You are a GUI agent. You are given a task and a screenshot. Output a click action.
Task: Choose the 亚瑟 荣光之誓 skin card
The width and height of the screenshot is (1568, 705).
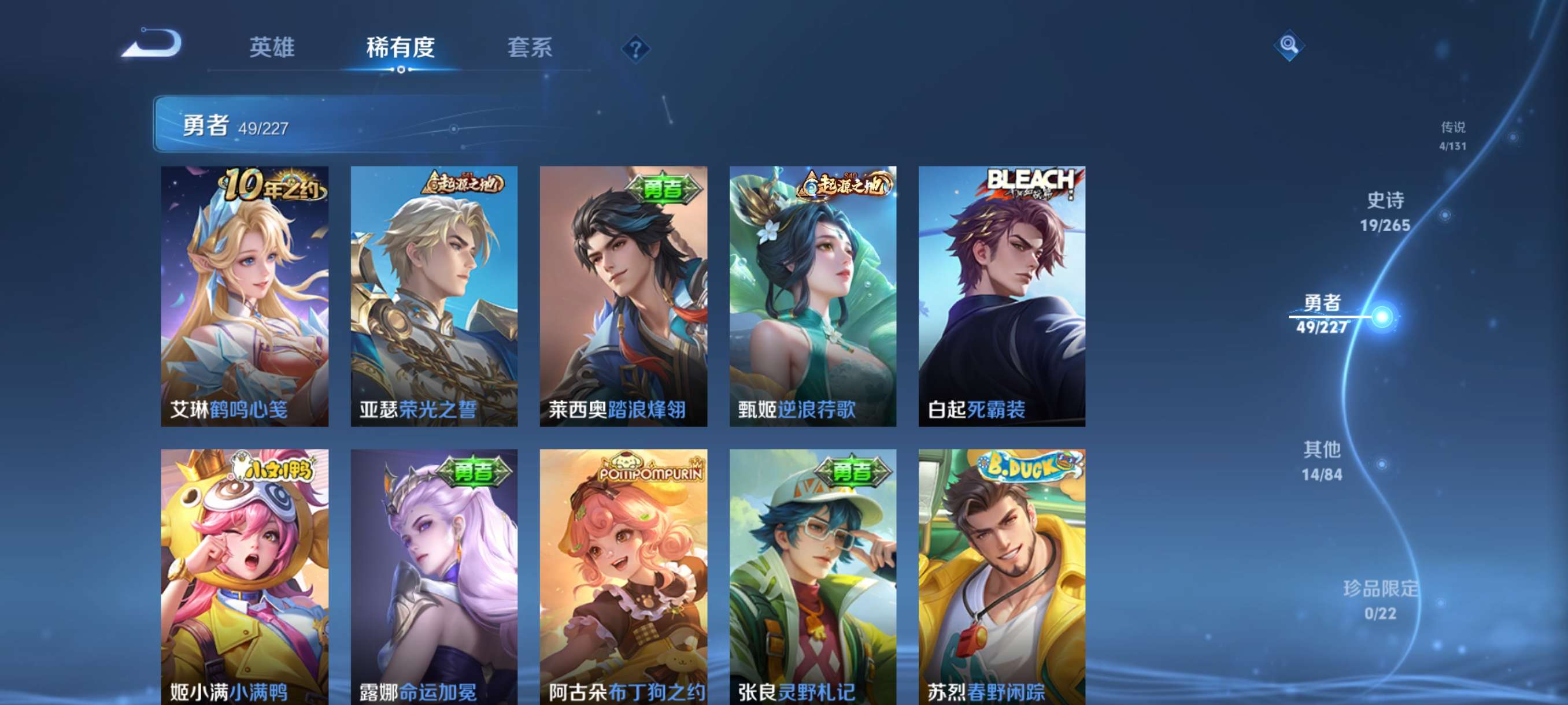point(434,296)
